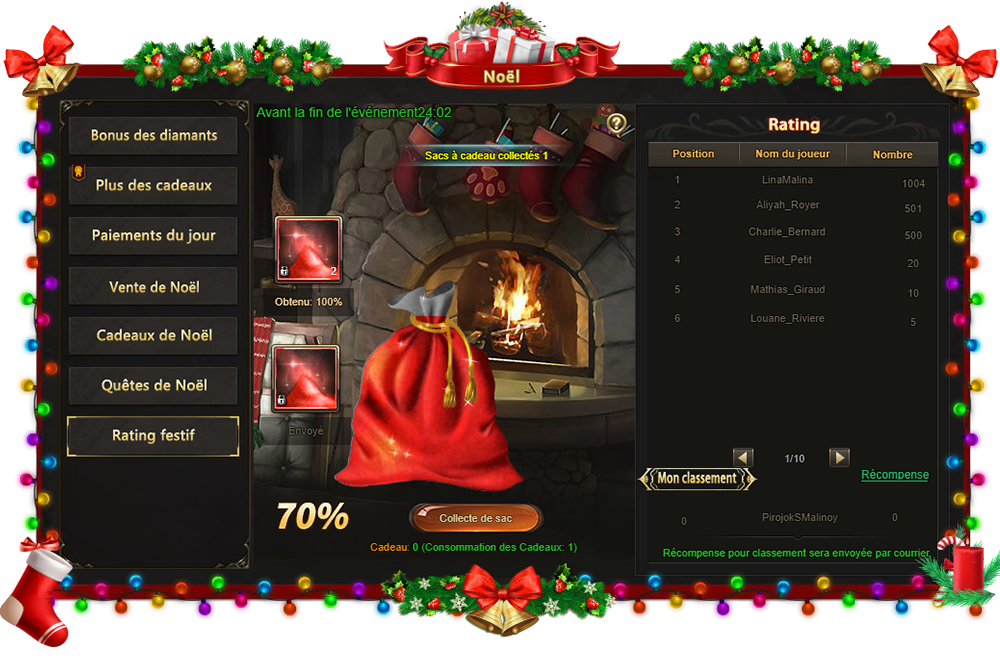This screenshot has height=664, width=1000.
Task: Select the reward slot marked Obtenu 100%
Action: click(308, 250)
